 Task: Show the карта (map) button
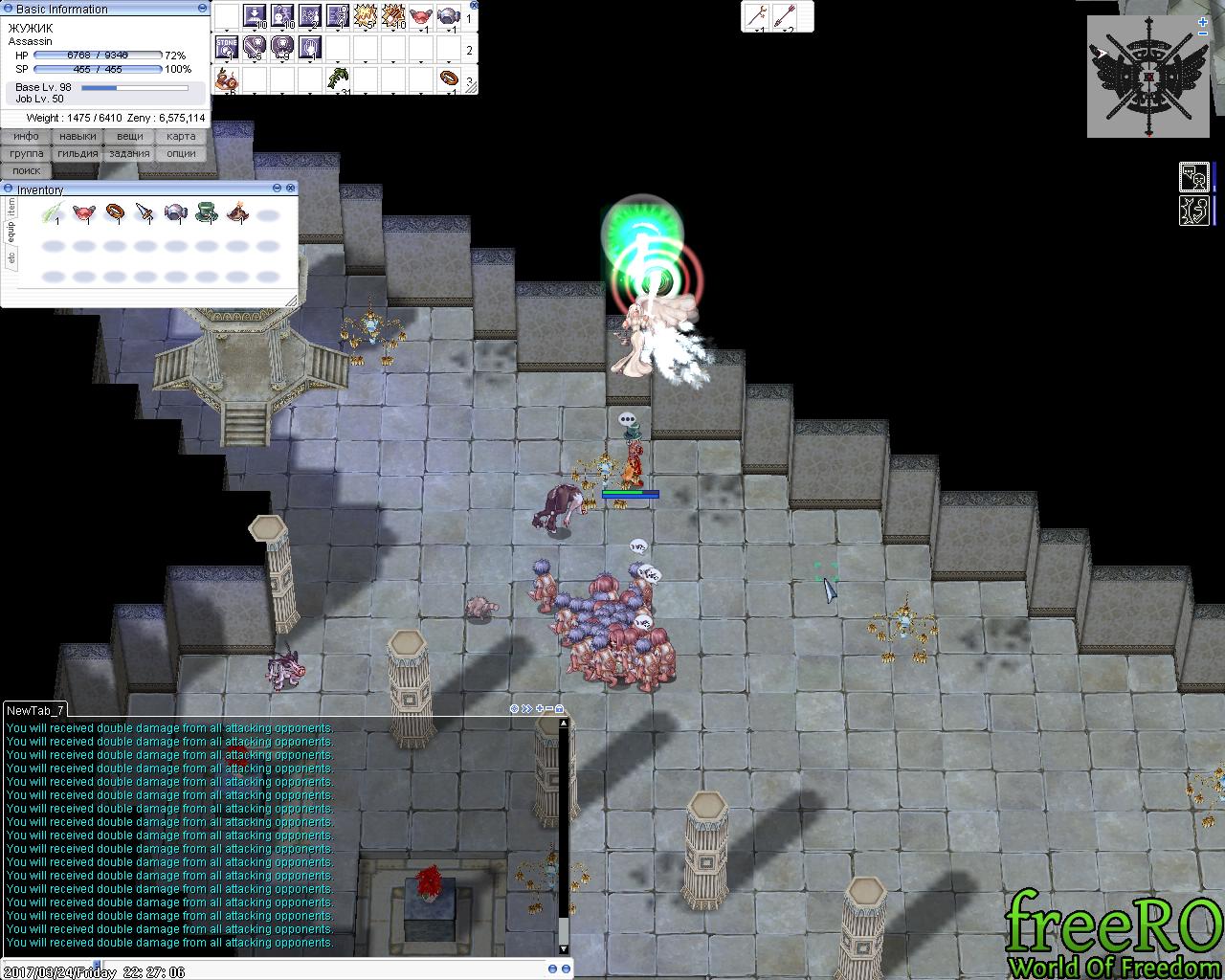click(181, 136)
